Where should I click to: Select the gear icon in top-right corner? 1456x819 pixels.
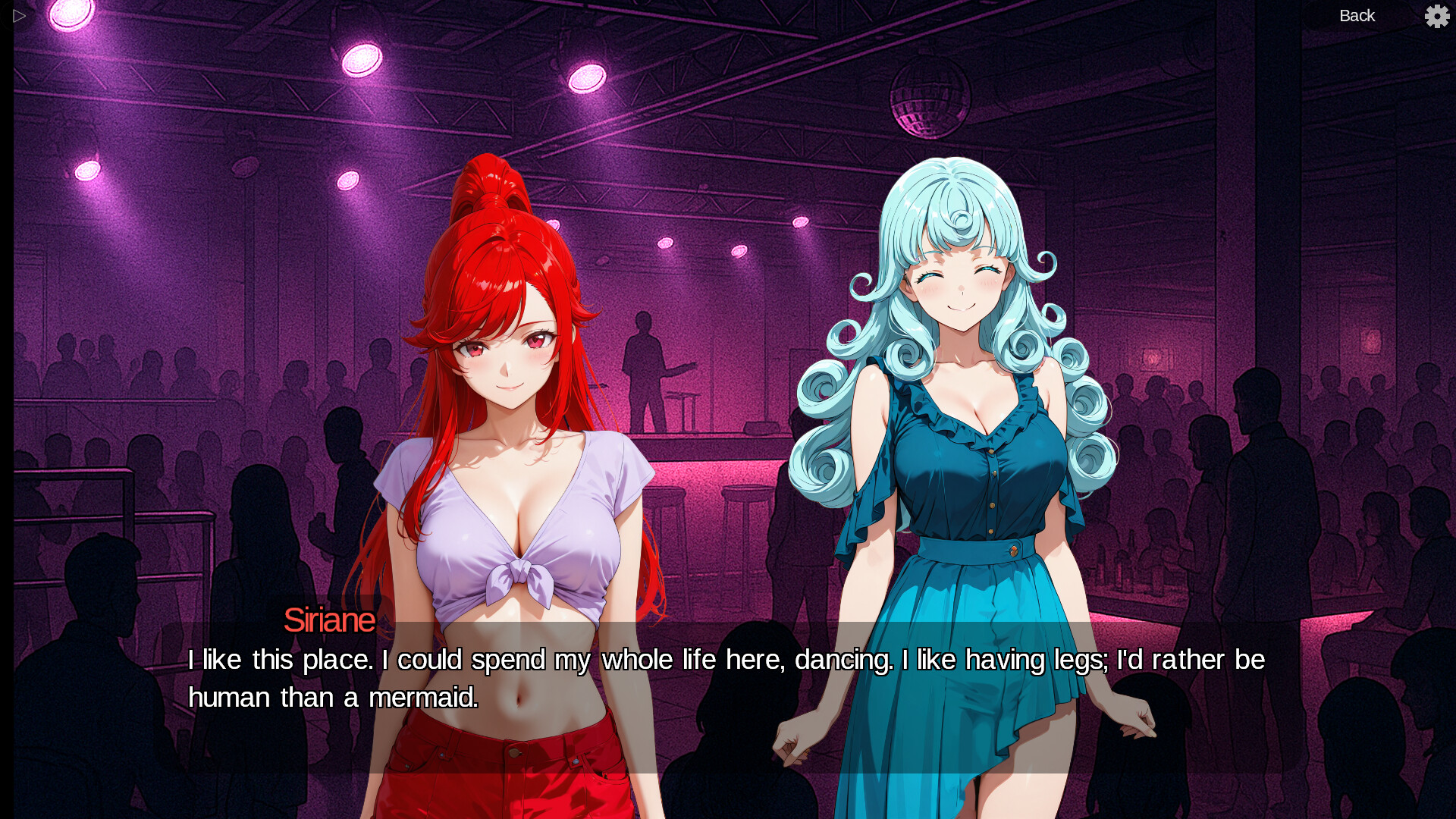1437,16
